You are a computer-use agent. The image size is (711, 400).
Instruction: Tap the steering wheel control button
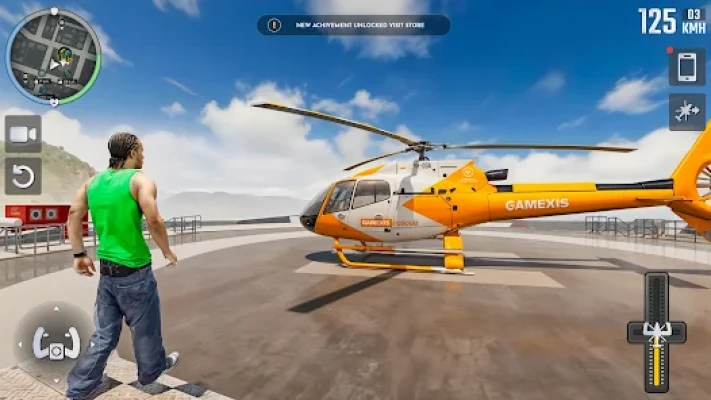56,343
